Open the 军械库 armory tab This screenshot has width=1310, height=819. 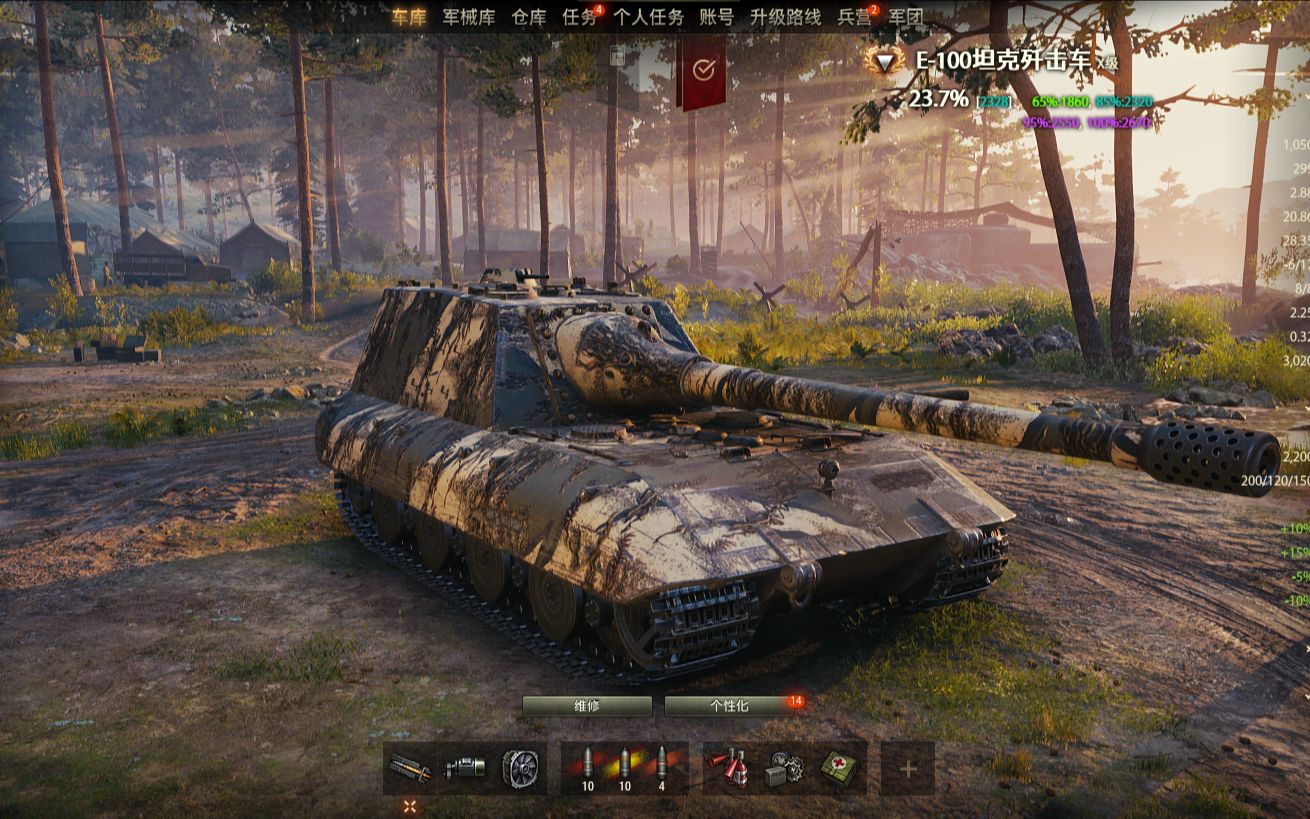[x=468, y=17]
